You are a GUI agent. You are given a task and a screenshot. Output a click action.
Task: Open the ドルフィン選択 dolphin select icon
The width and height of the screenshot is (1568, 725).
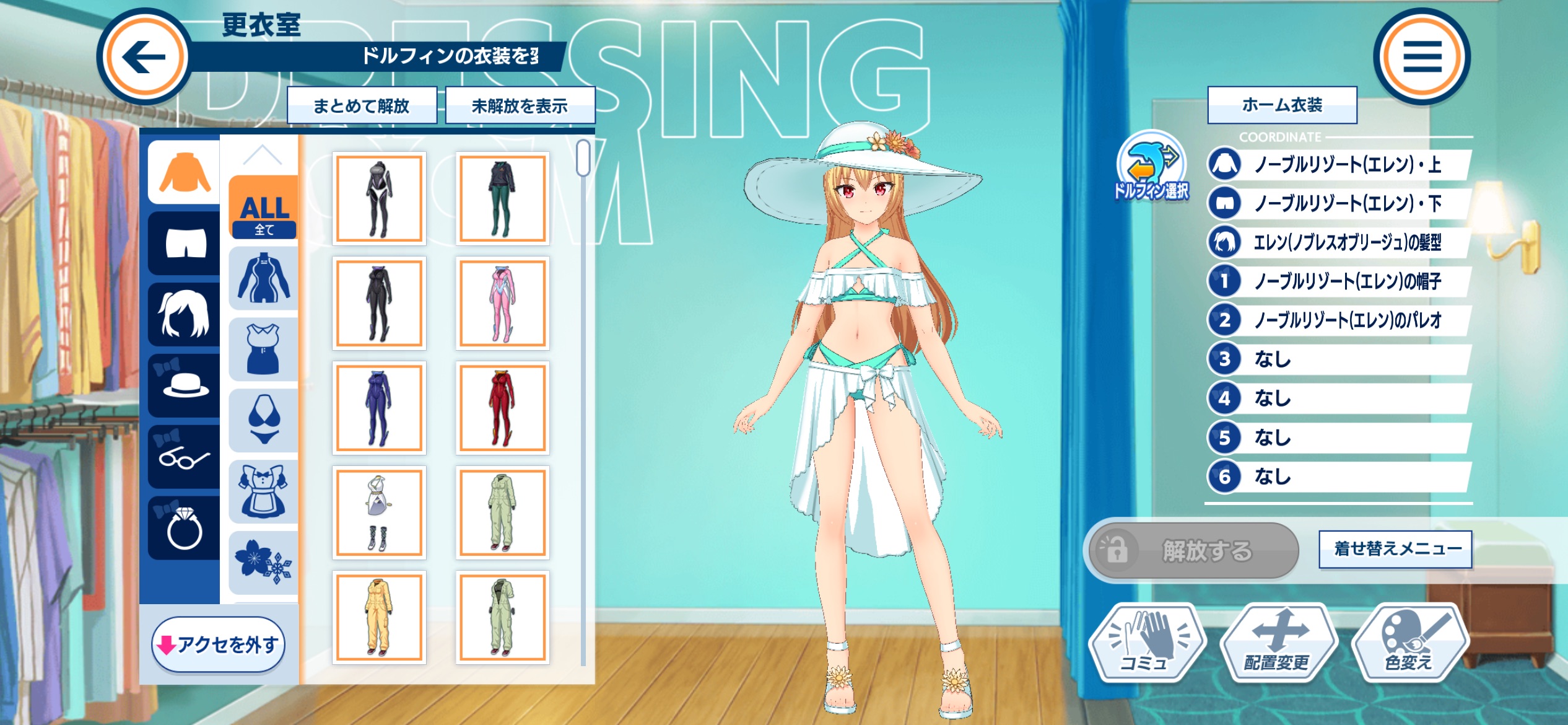1151,166
